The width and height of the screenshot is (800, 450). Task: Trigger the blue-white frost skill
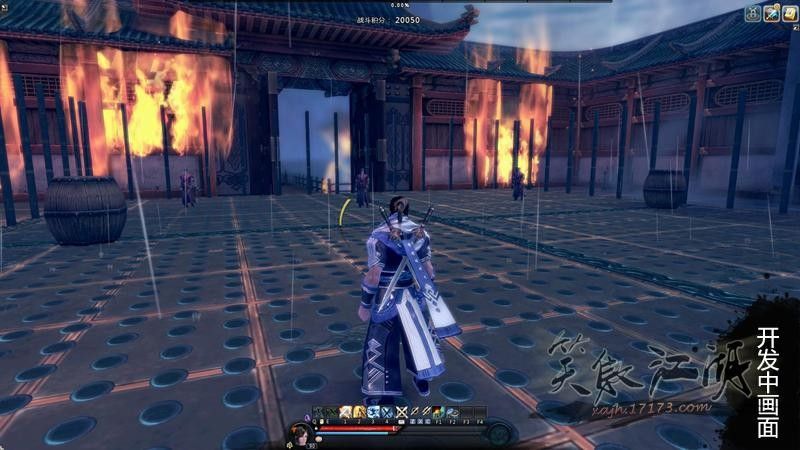coord(373,412)
